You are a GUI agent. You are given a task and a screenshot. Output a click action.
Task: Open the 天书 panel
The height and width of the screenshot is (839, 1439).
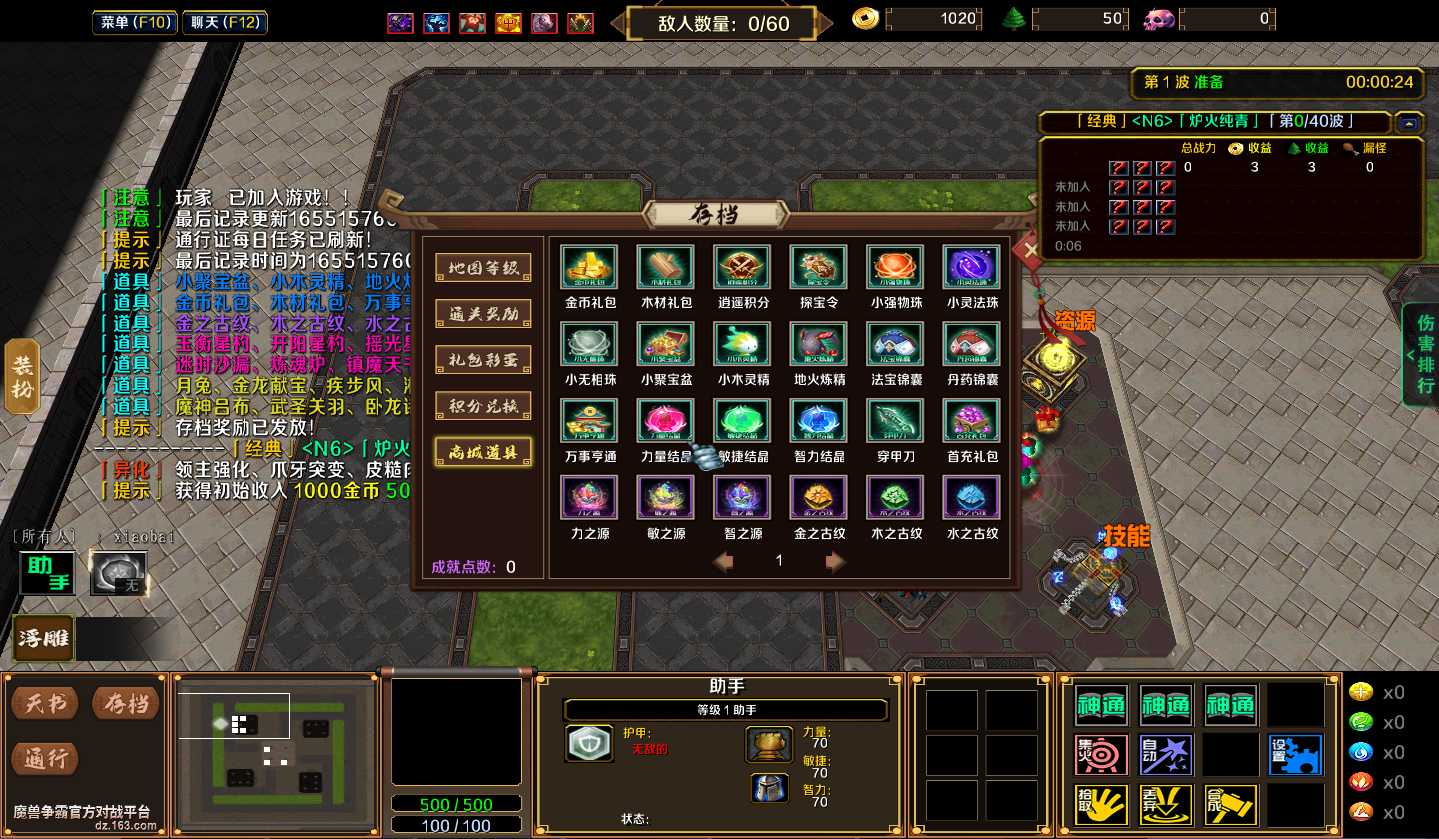47,704
